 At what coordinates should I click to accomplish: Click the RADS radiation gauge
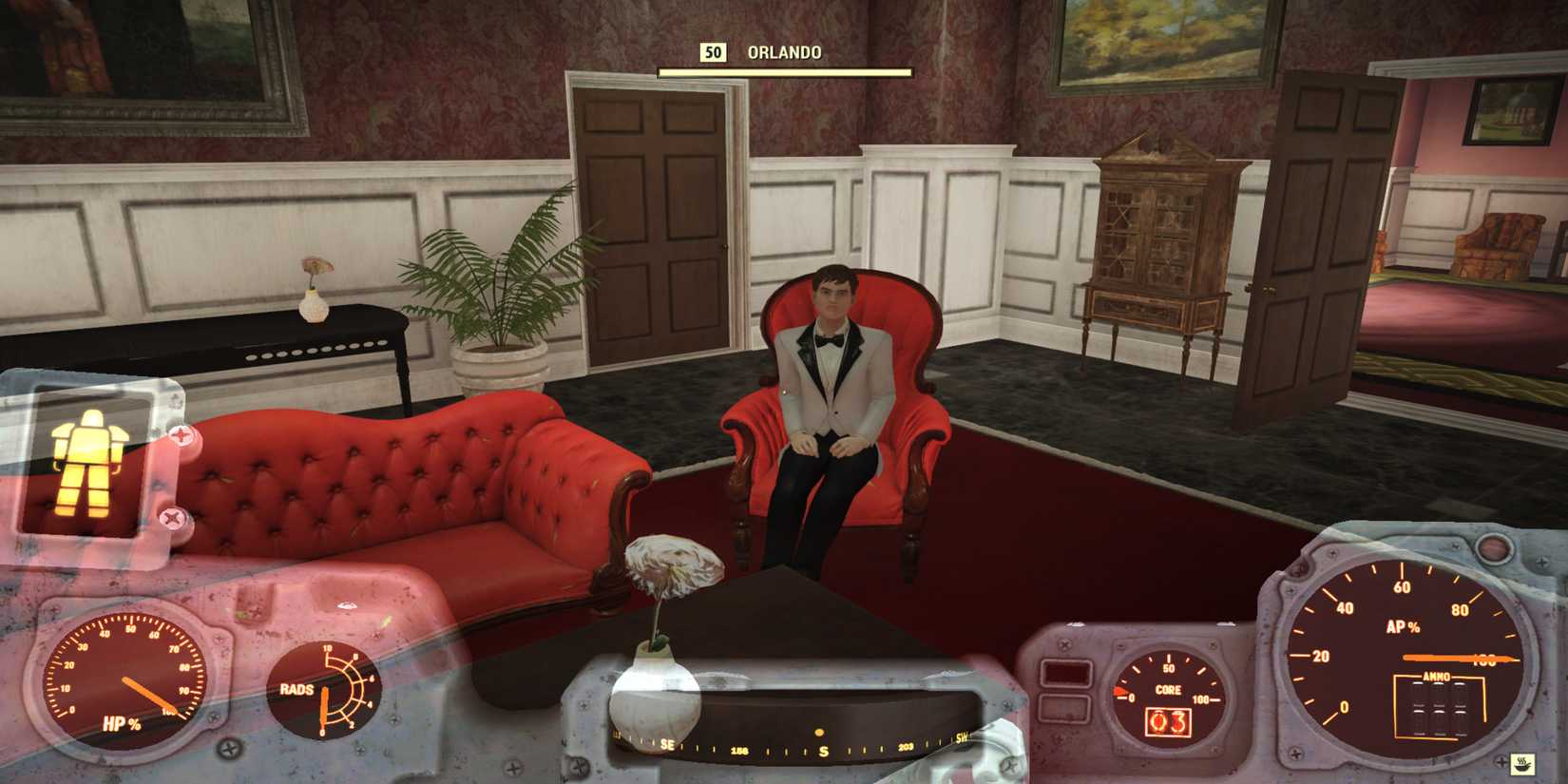(324, 689)
